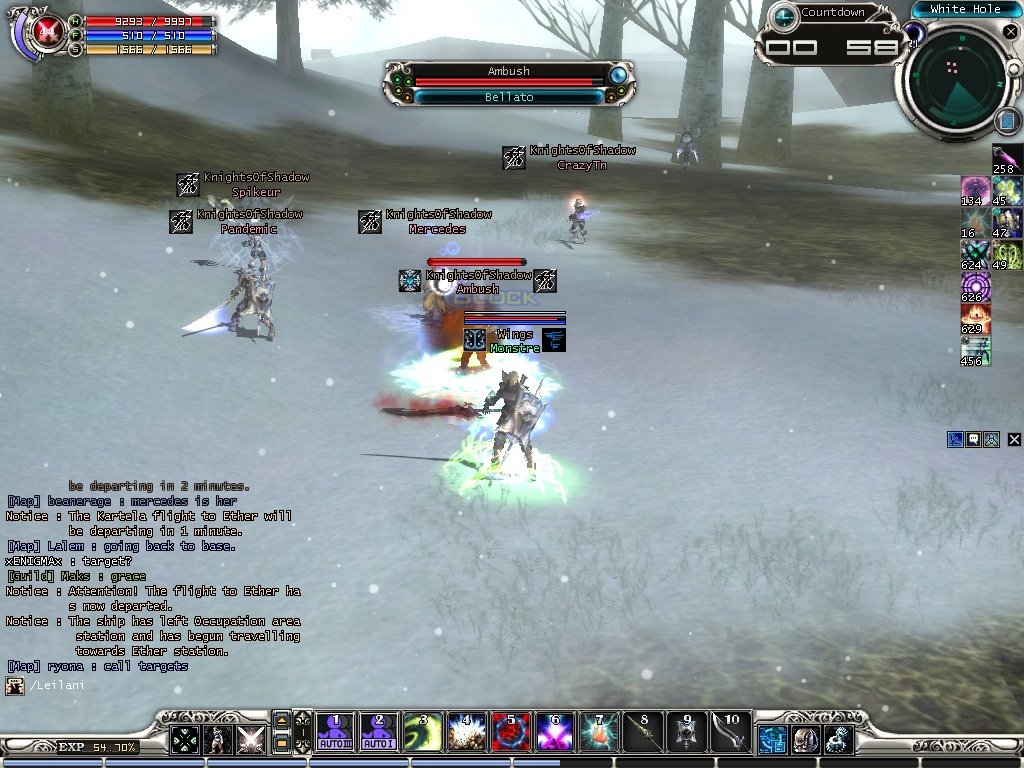Equip the curved blade in slot 10
The image size is (1024, 768).
pos(730,732)
